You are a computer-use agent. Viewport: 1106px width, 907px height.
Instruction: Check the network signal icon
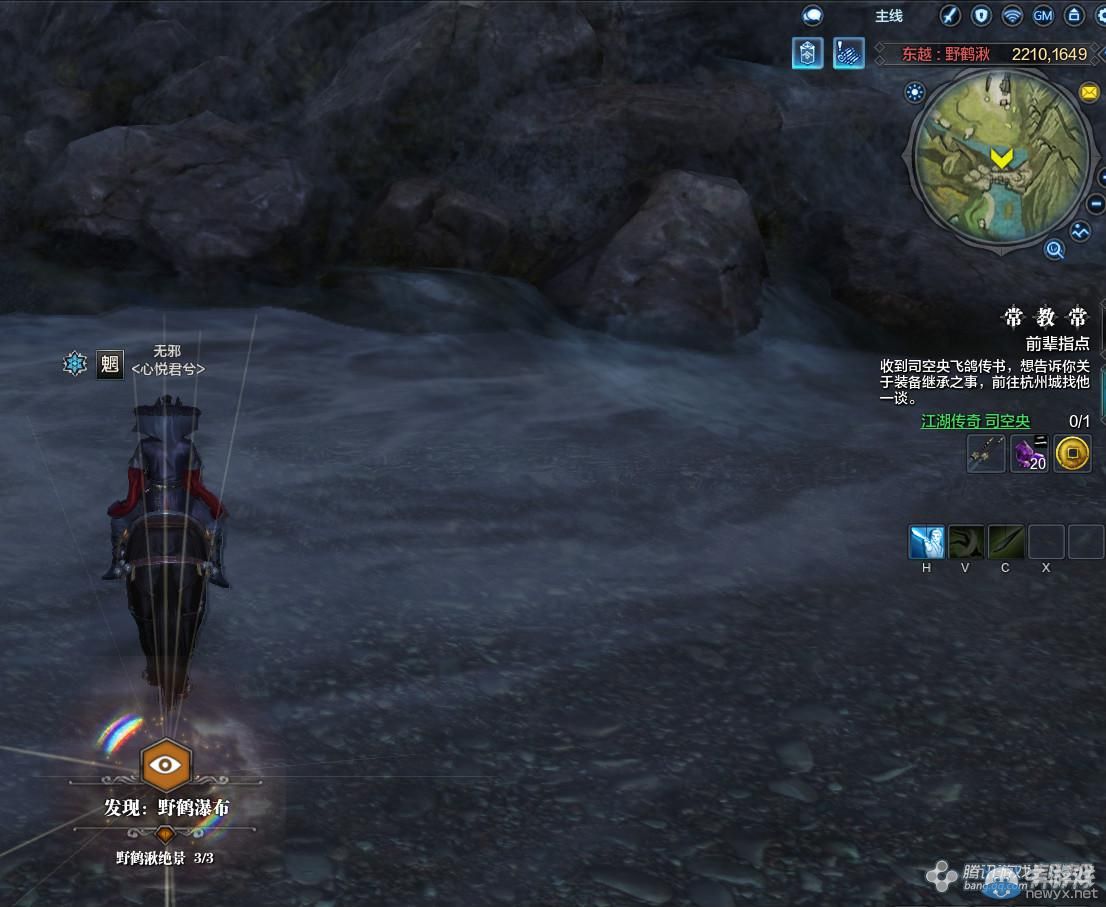[x=1012, y=16]
